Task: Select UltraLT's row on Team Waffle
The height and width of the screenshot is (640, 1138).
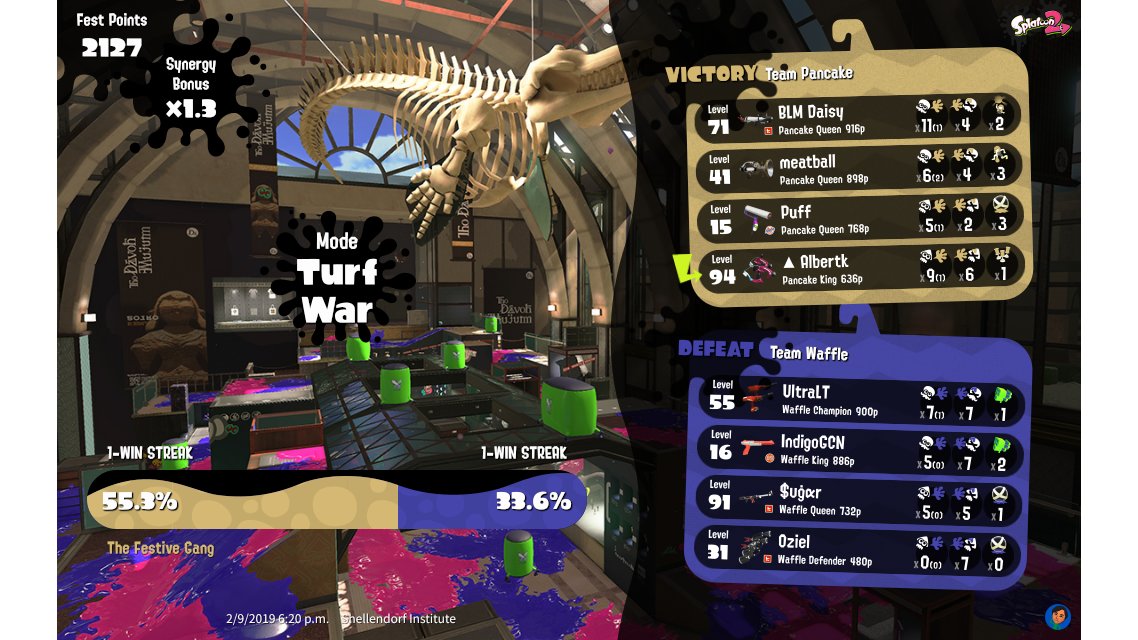Action: tap(860, 399)
